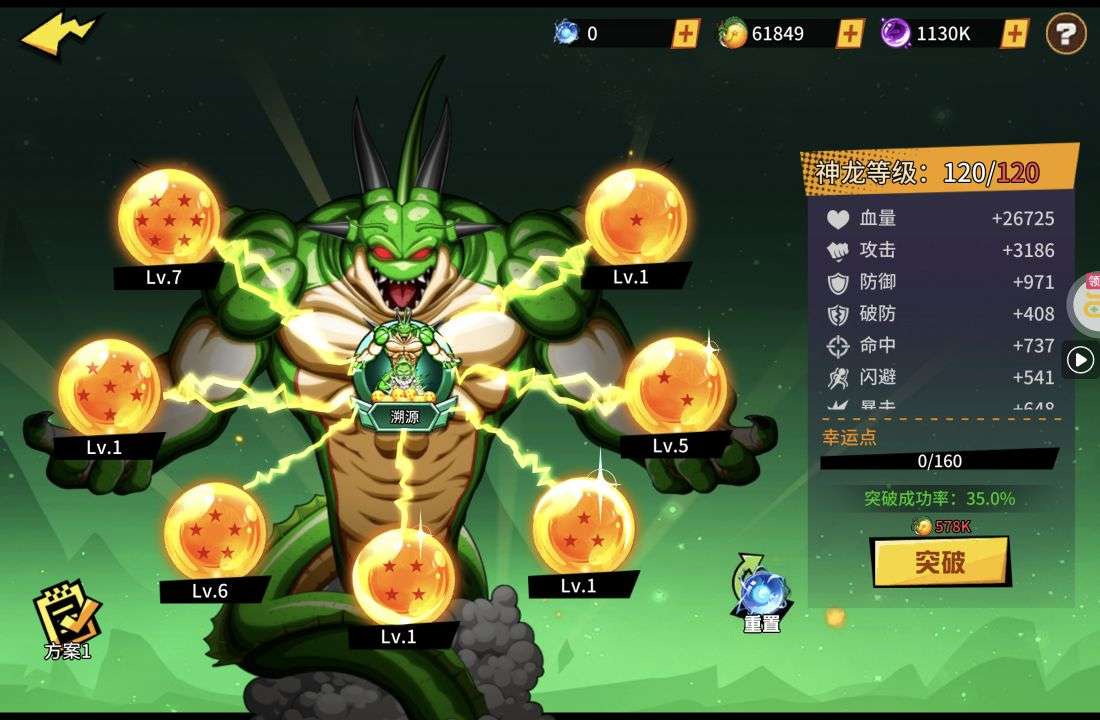Select the one-star dragon ball
This screenshot has width=1100, height=720.
pos(636,217)
